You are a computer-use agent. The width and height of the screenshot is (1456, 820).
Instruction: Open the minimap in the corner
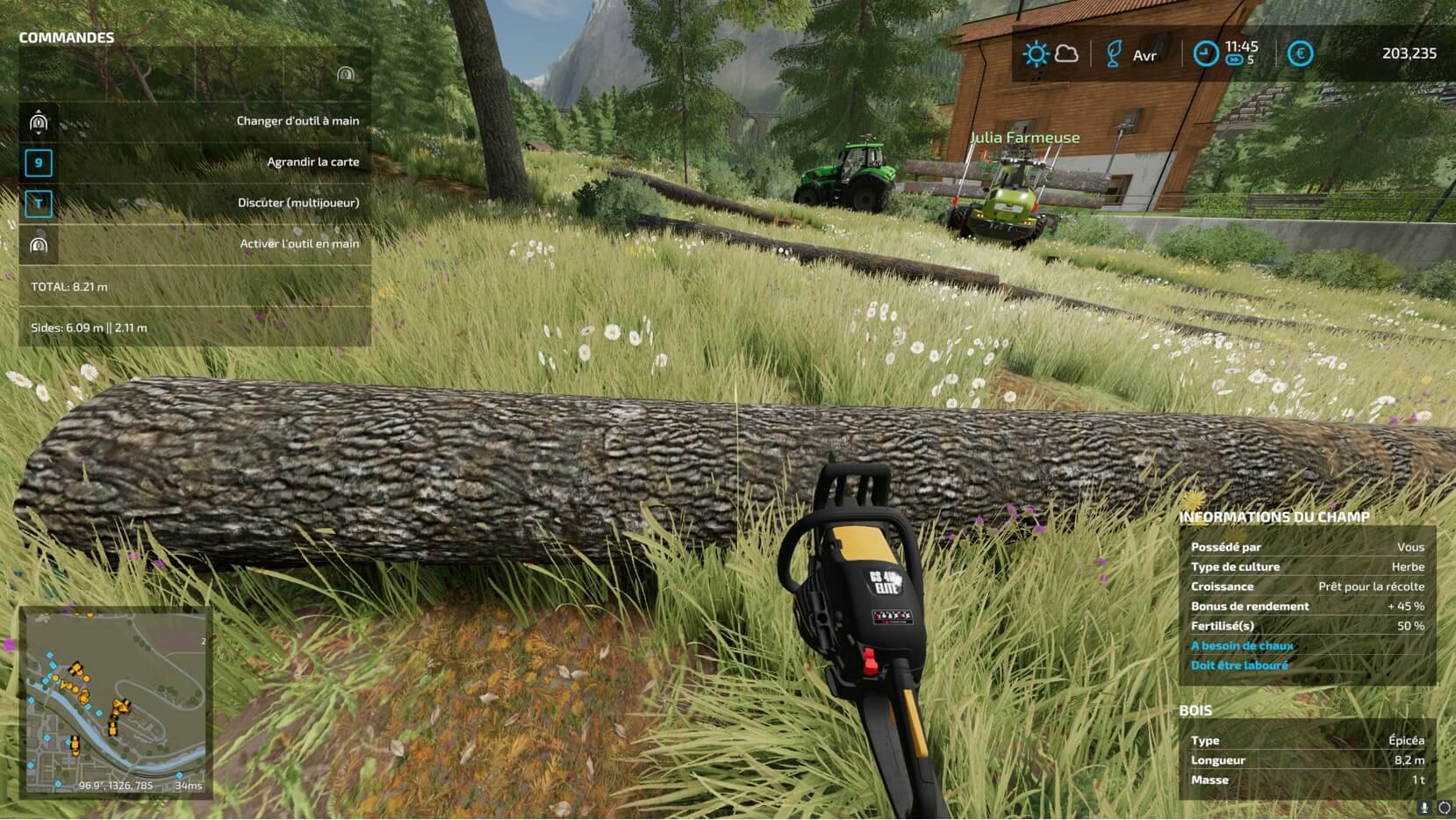pyautogui.click(x=116, y=701)
